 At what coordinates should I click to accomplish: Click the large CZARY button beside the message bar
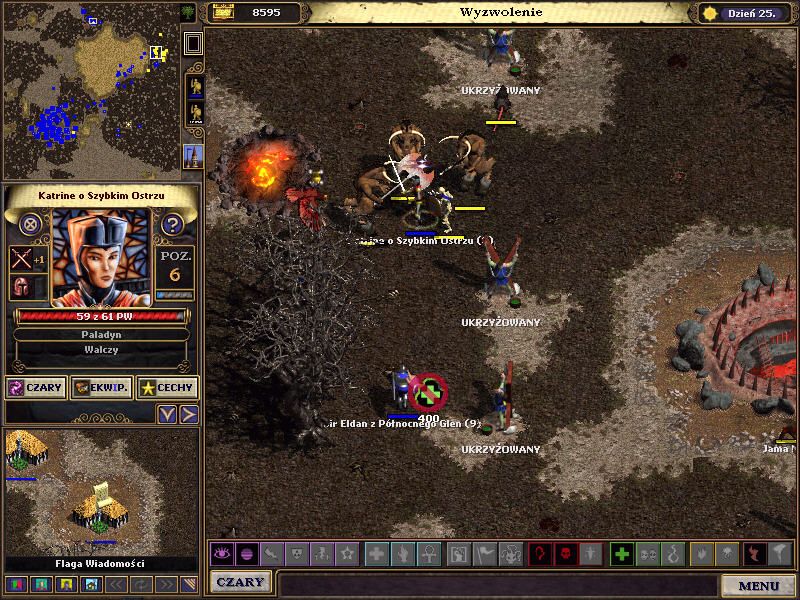pos(241,582)
